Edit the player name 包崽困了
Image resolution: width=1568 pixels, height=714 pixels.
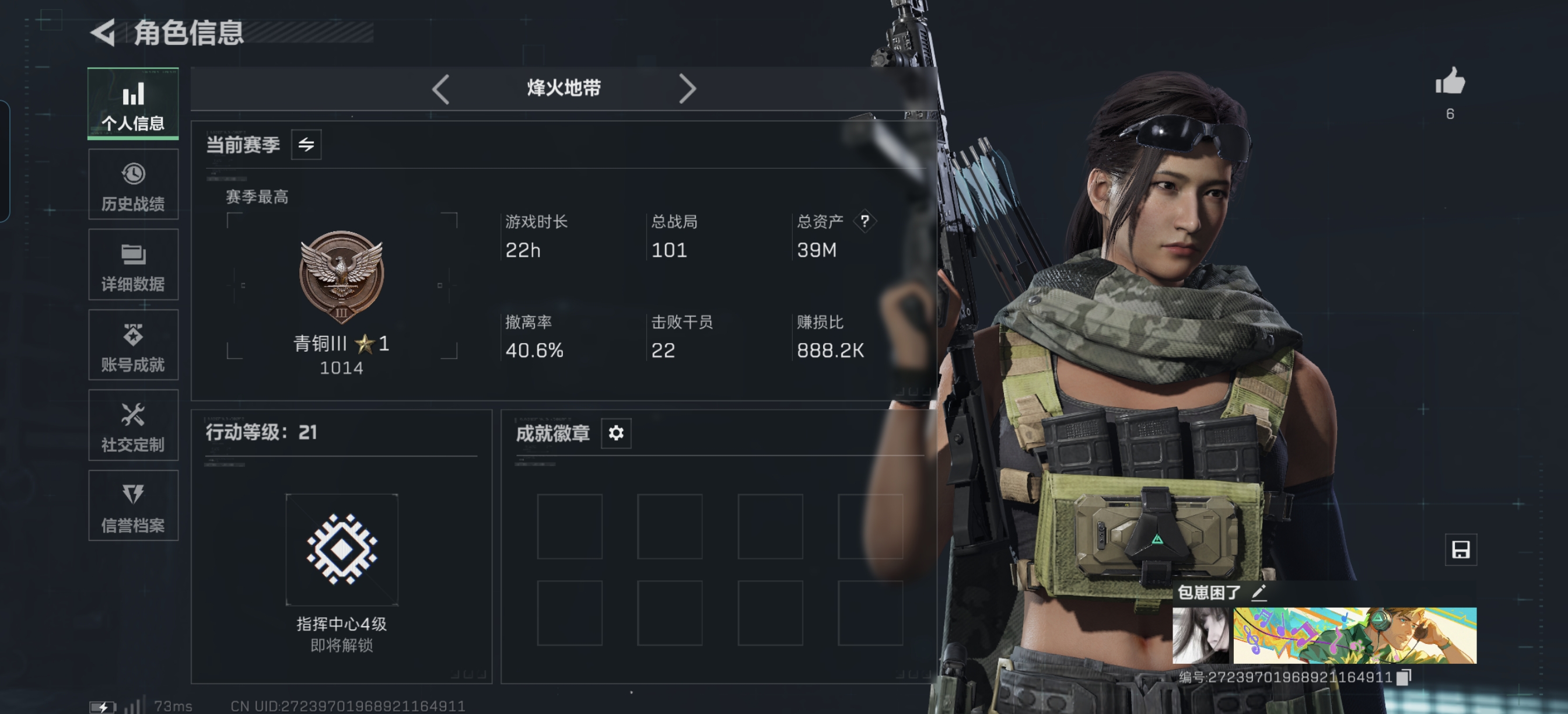point(1259,592)
